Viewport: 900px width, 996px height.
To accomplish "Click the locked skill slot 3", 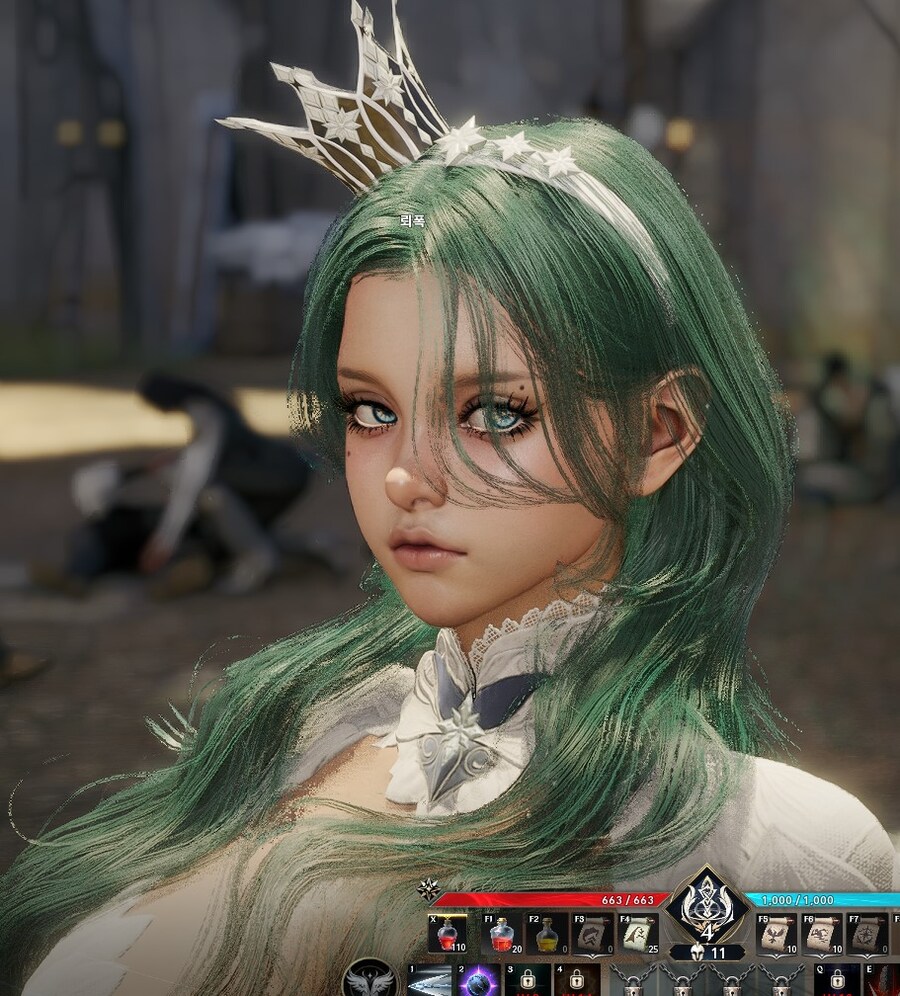I will [527, 981].
